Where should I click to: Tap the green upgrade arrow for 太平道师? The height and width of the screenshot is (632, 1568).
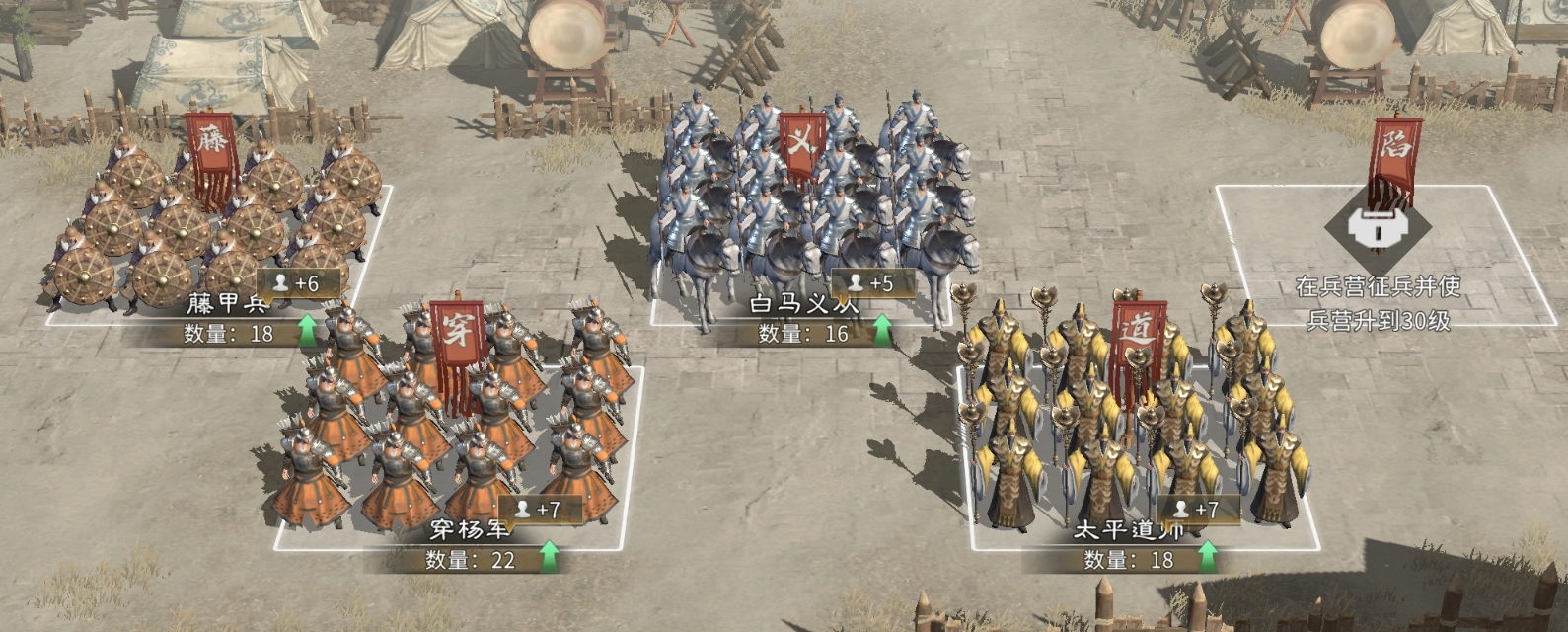pos(1206,558)
